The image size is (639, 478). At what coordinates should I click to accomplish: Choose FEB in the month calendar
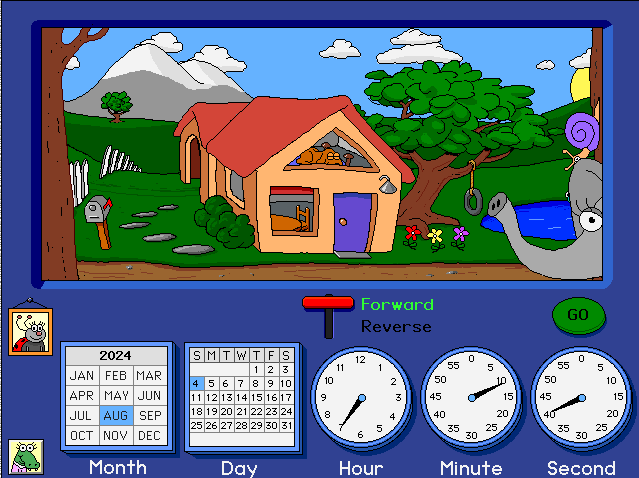pos(116,375)
